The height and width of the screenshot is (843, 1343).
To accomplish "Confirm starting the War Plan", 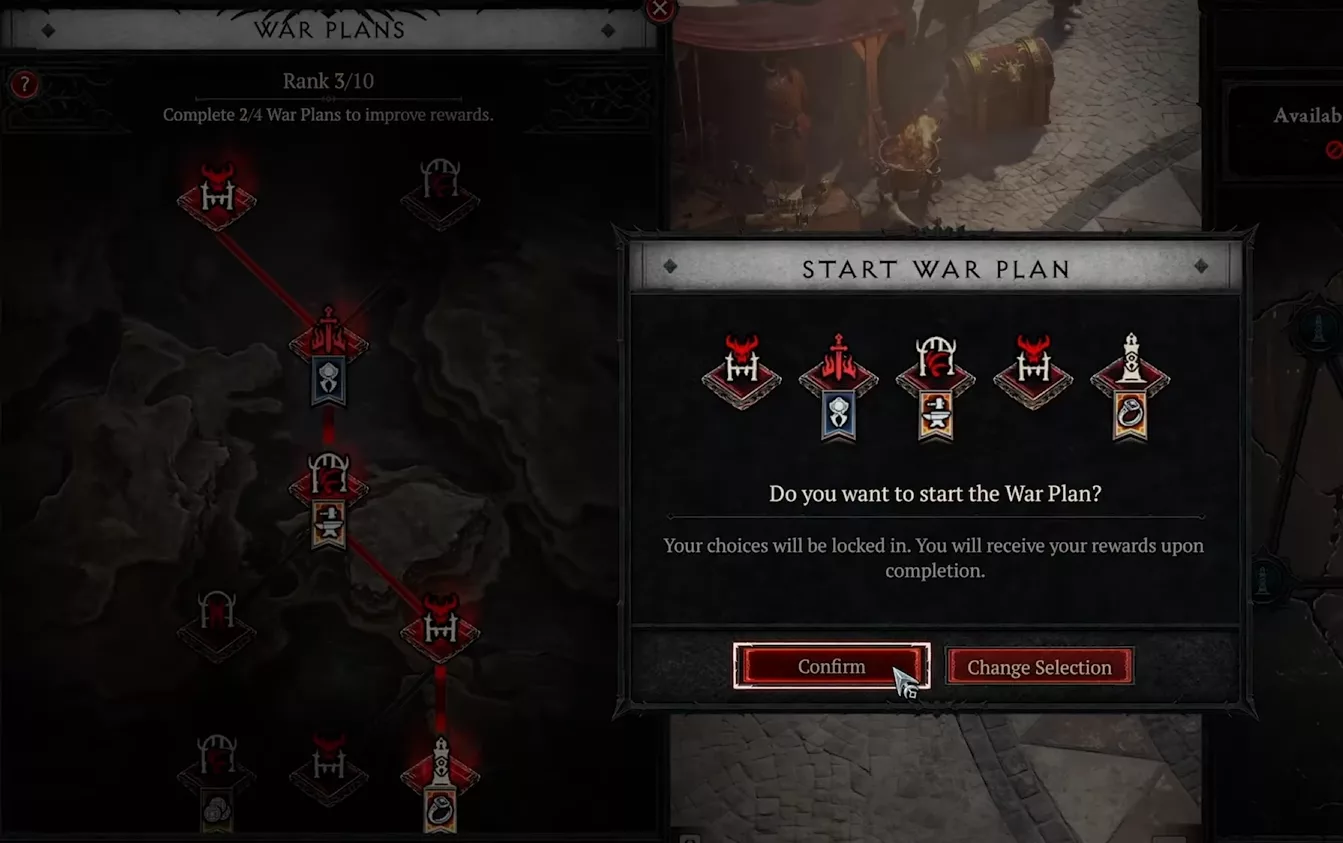I will [x=831, y=666].
